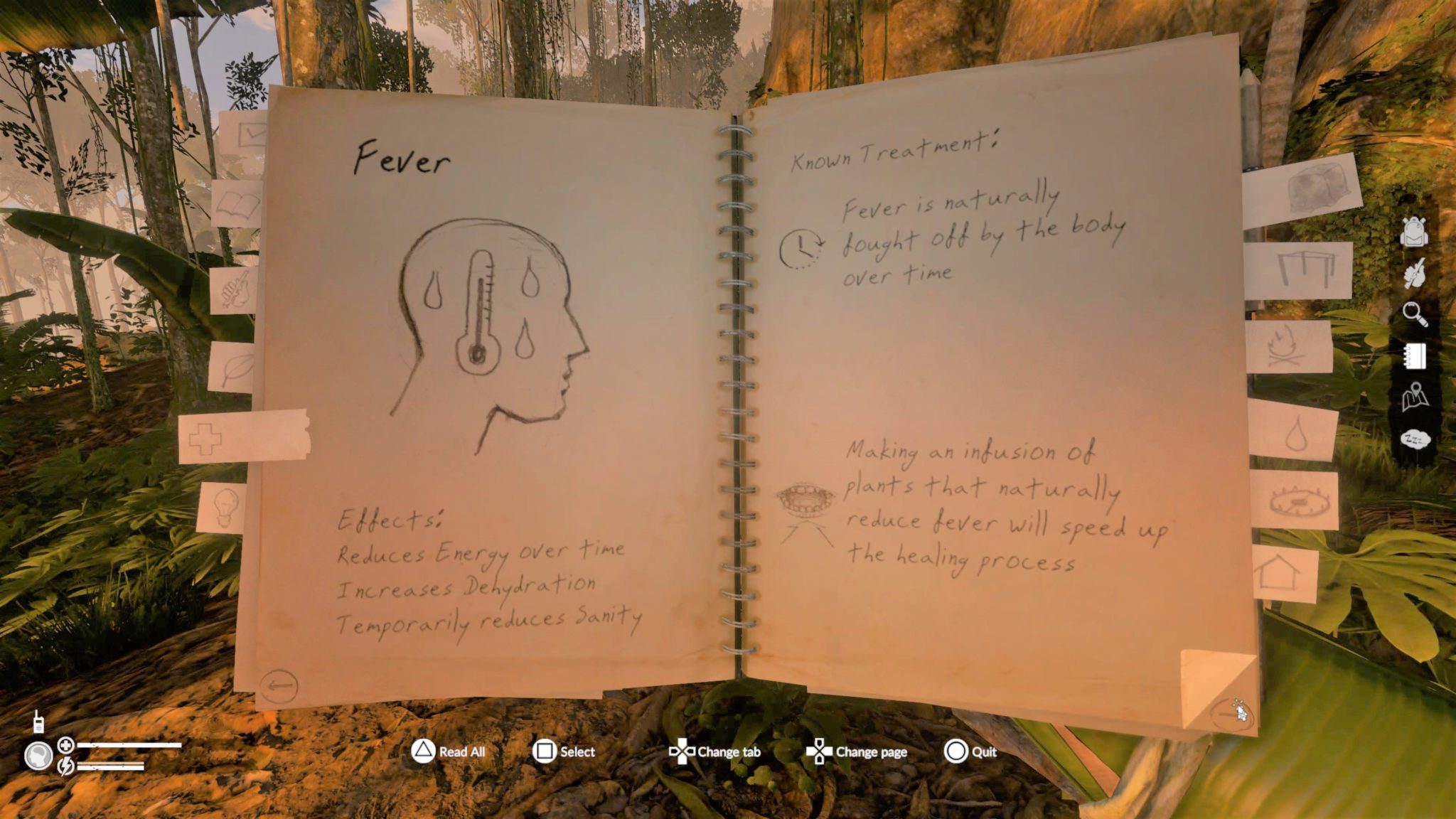Viewport: 1456px width, 819px height.
Task: Select the hand-with-tool crafting tab
Action: 235,289
